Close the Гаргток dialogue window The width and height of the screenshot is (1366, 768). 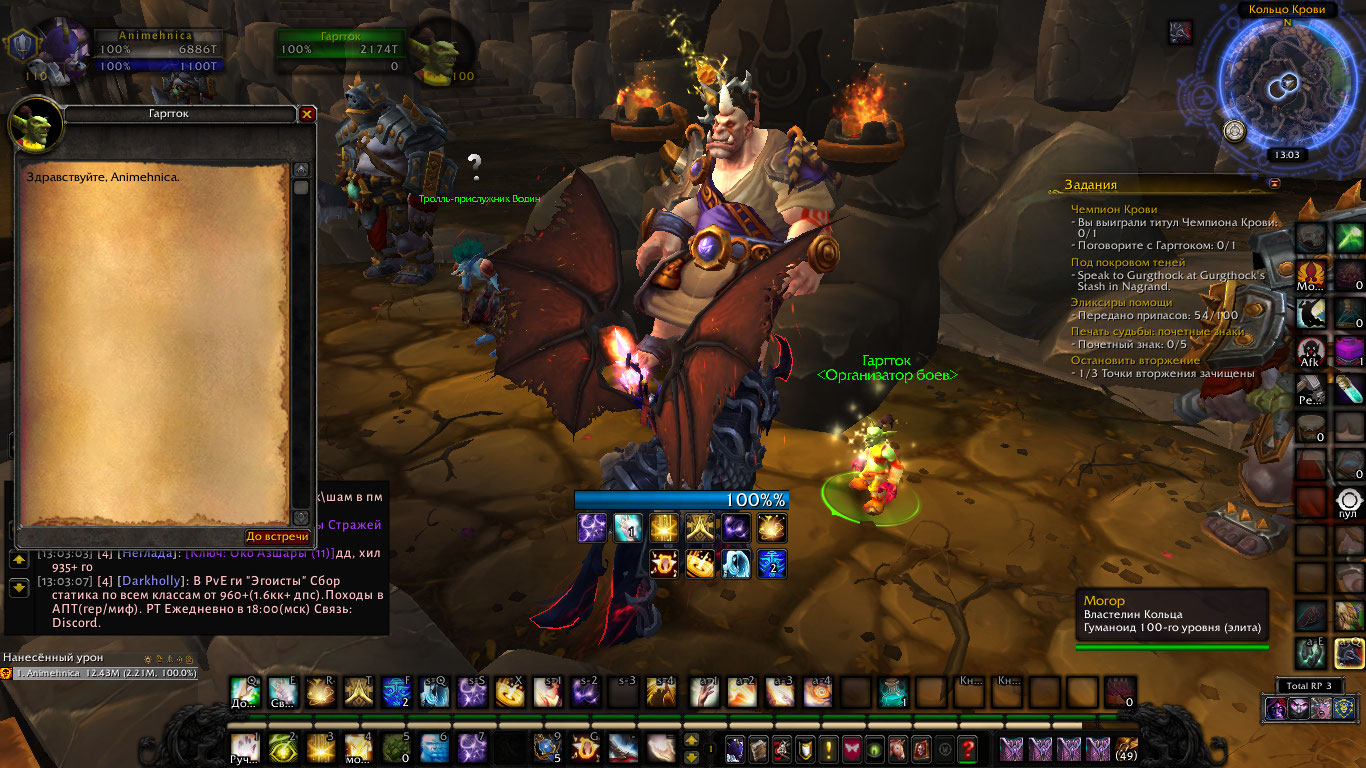[307, 114]
